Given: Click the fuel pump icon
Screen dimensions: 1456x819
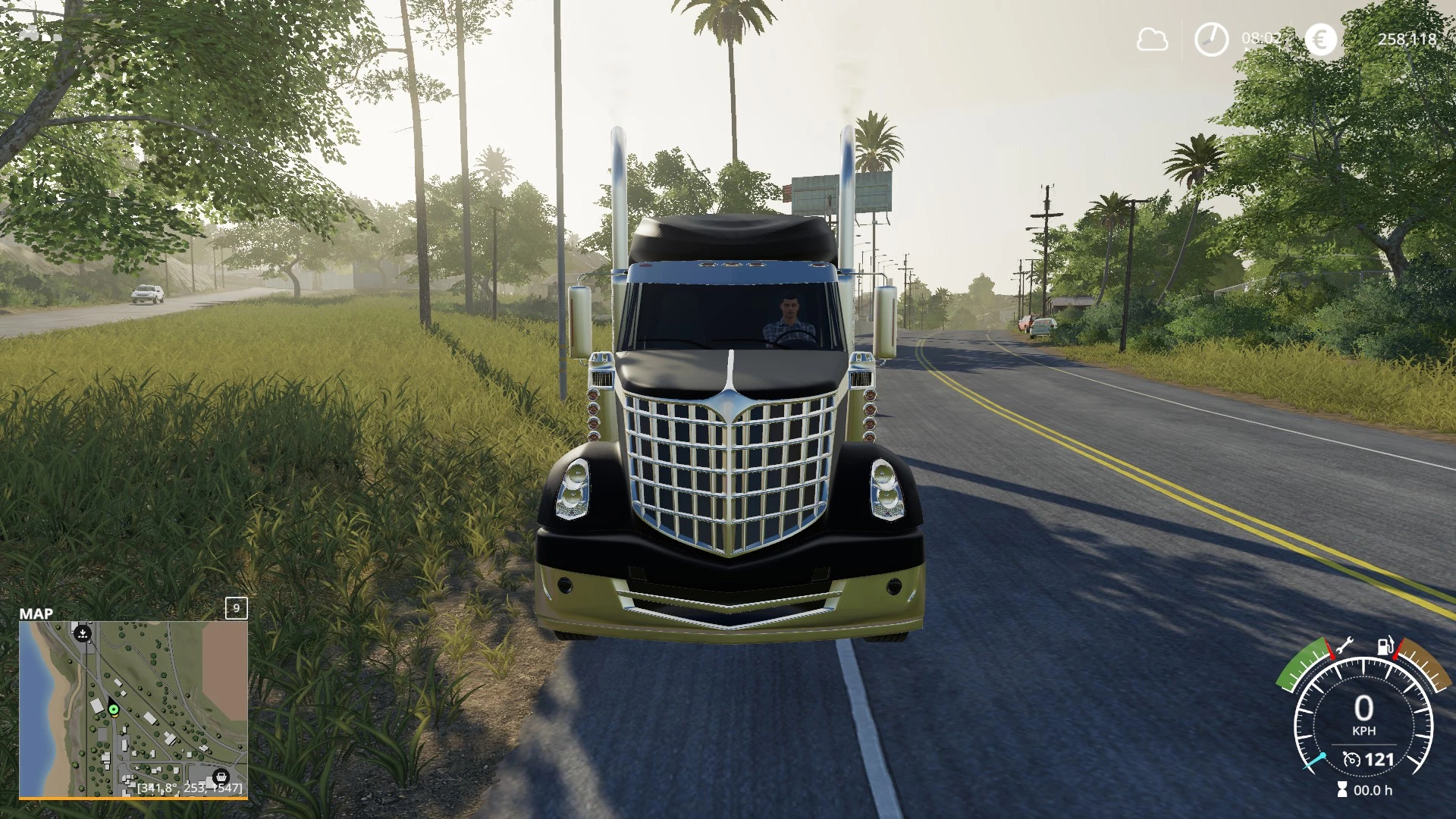Looking at the screenshot, I should tap(1385, 646).
